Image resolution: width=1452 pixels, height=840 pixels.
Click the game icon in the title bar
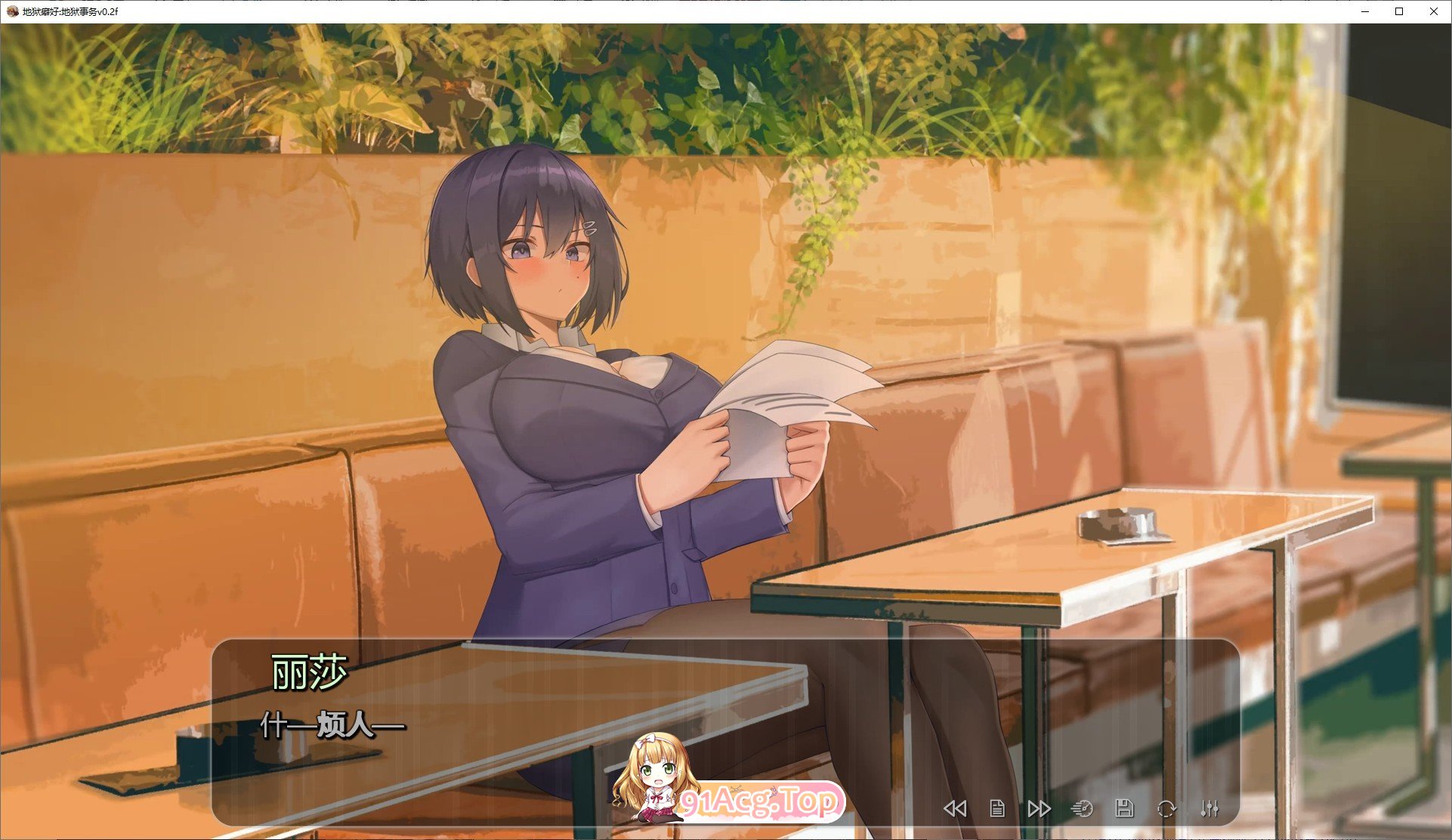(x=13, y=11)
